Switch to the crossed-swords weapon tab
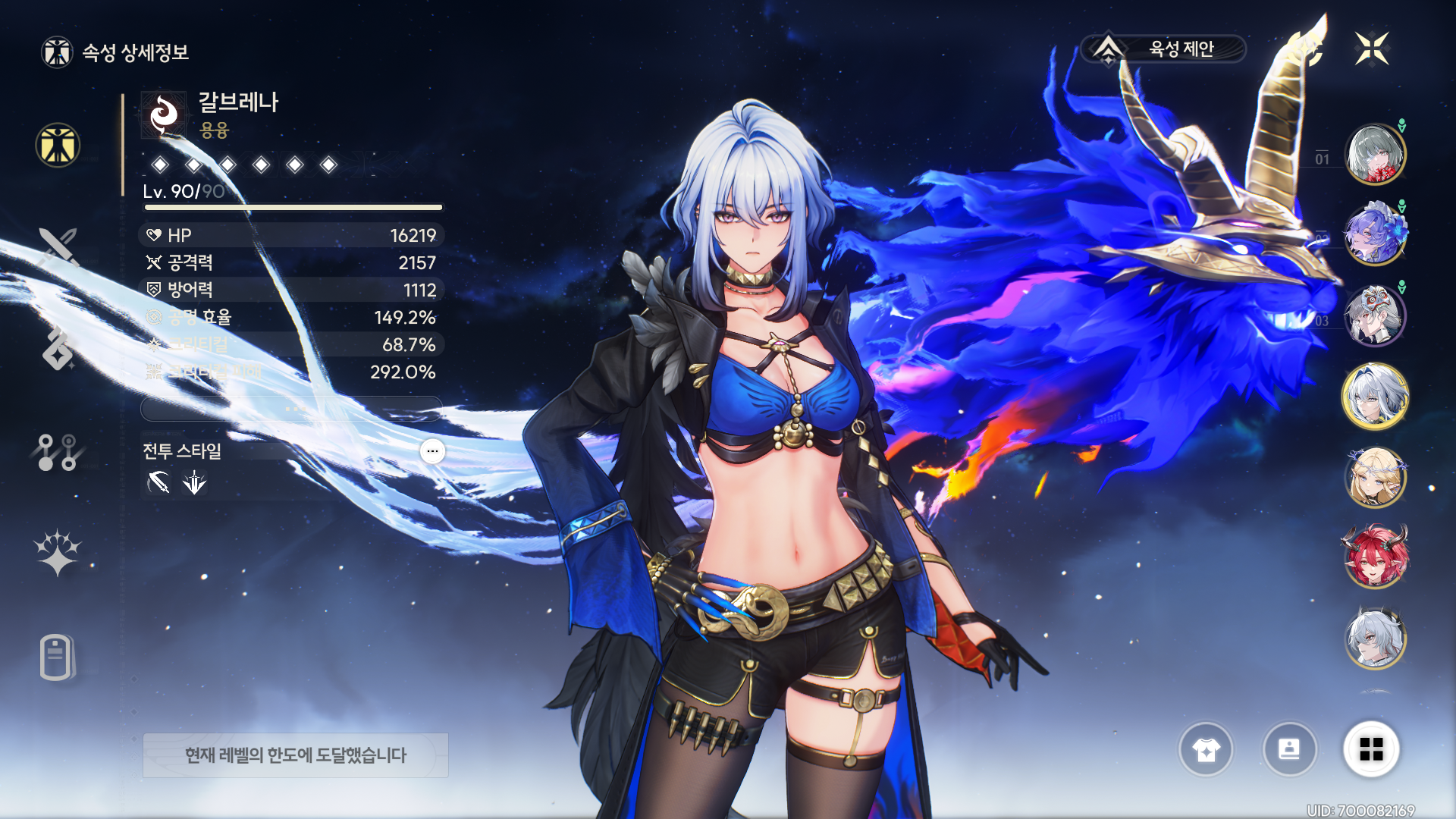The height and width of the screenshot is (819, 1456). pos(58,247)
